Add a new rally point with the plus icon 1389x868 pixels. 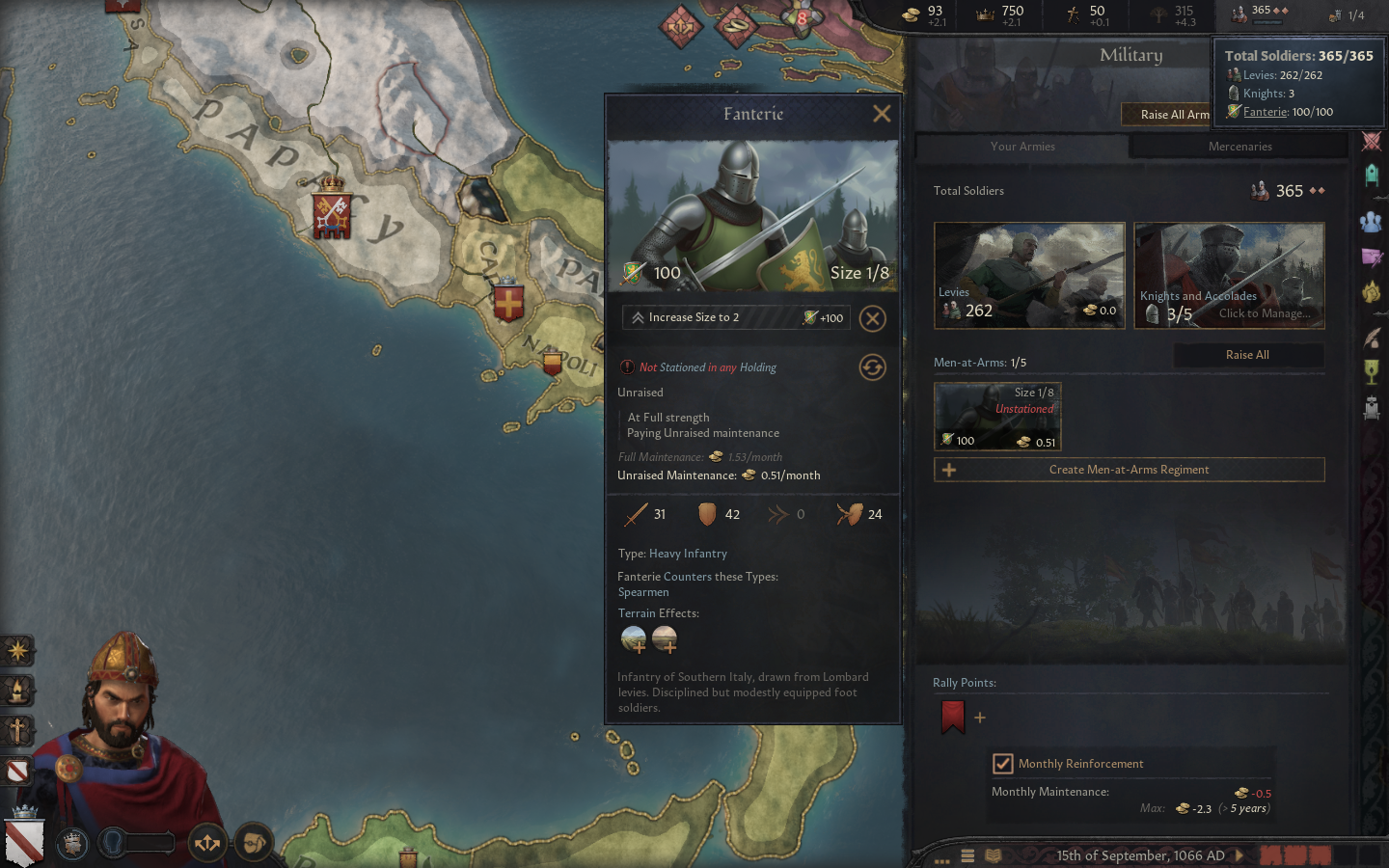(x=980, y=718)
